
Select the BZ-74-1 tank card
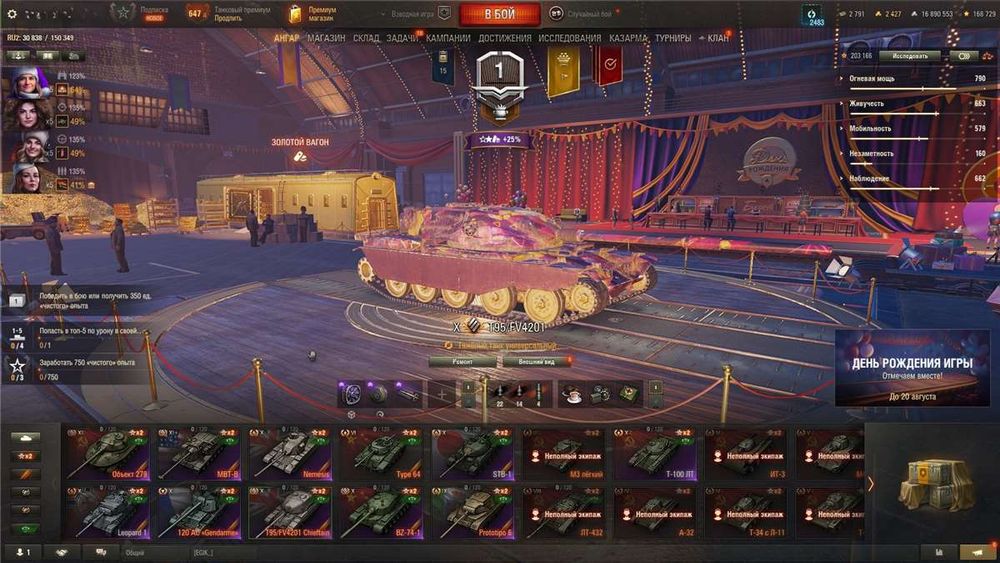(x=380, y=512)
